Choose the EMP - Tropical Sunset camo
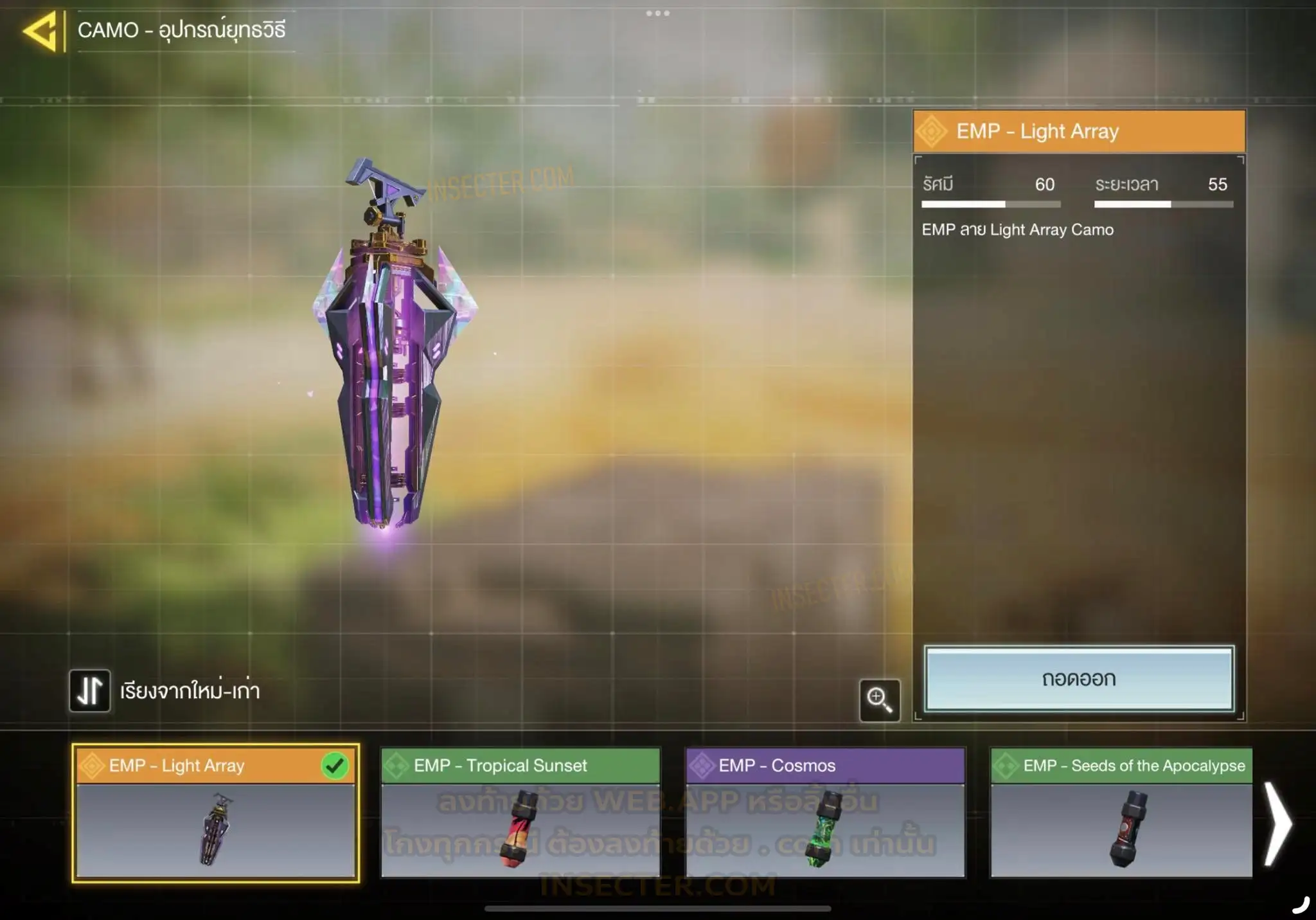Image resolution: width=1316 pixels, height=920 pixels. (520, 813)
